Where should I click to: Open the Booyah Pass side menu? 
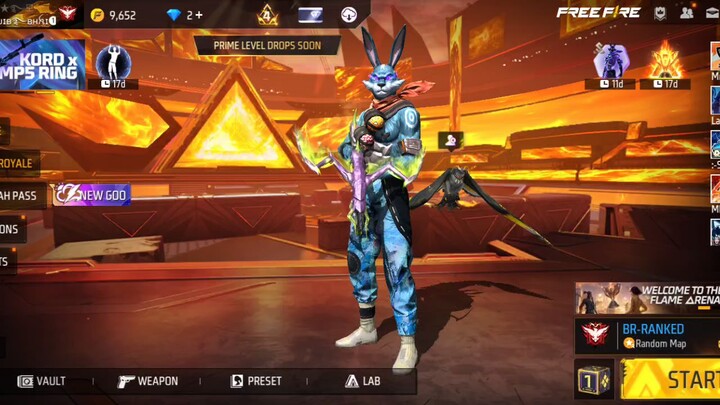coord(22,195)
